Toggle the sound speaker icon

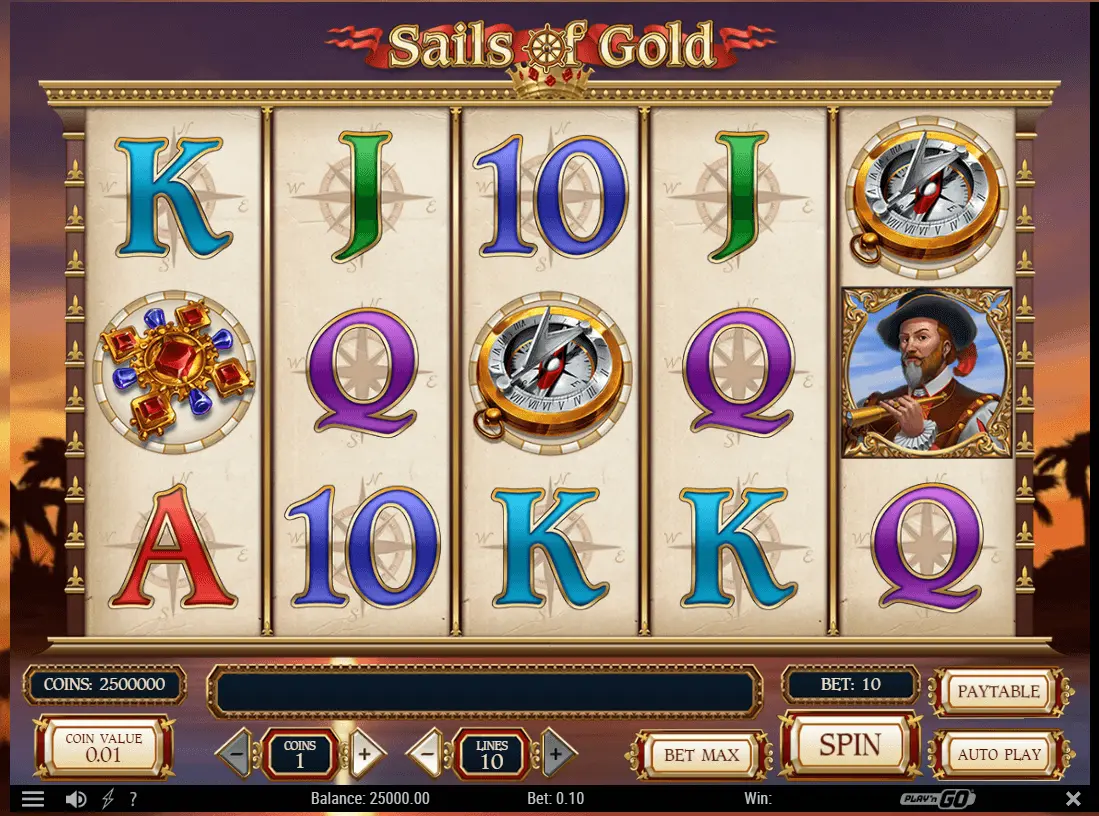(76, 799)
